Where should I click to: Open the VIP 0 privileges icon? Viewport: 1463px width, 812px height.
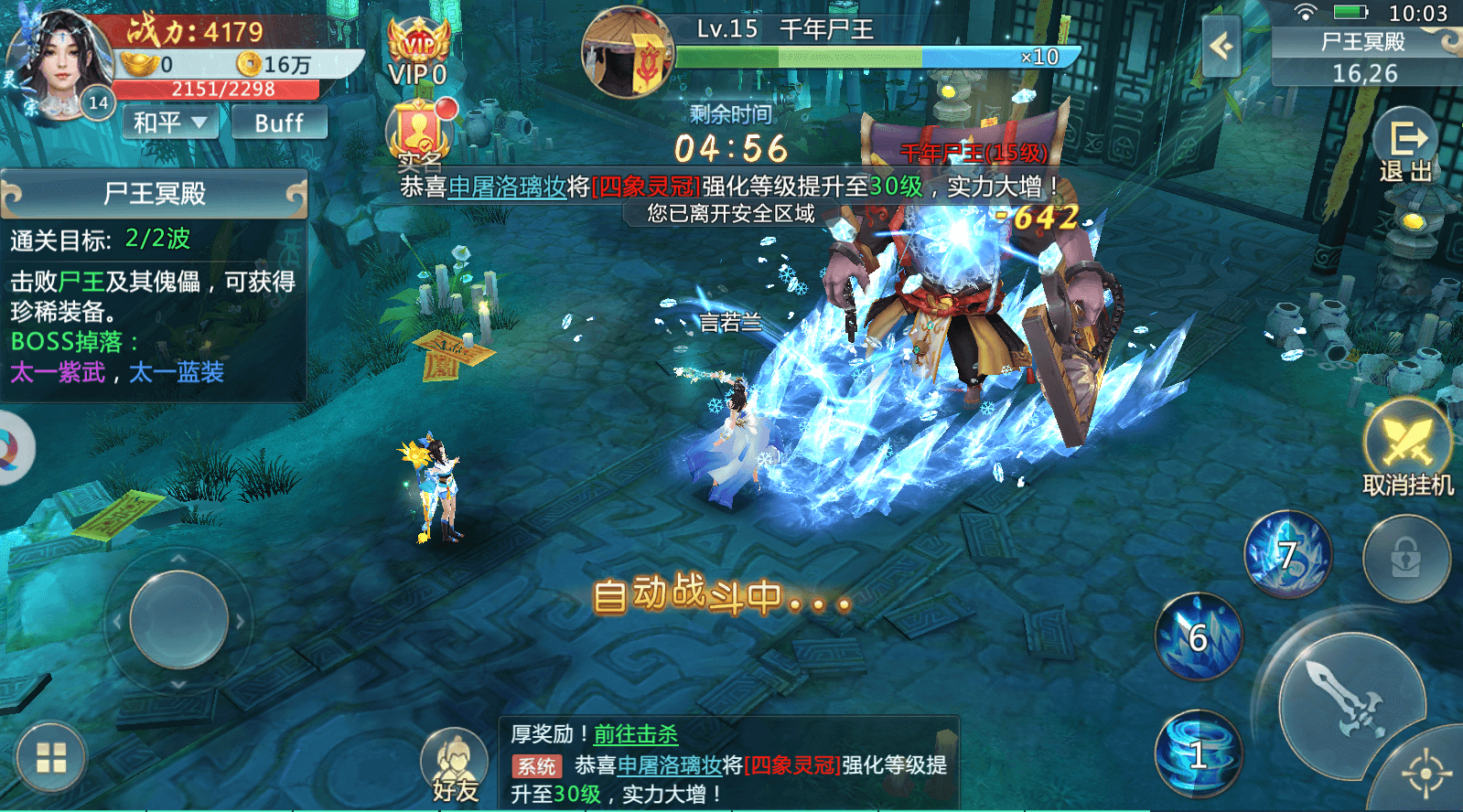pos(418,53)
